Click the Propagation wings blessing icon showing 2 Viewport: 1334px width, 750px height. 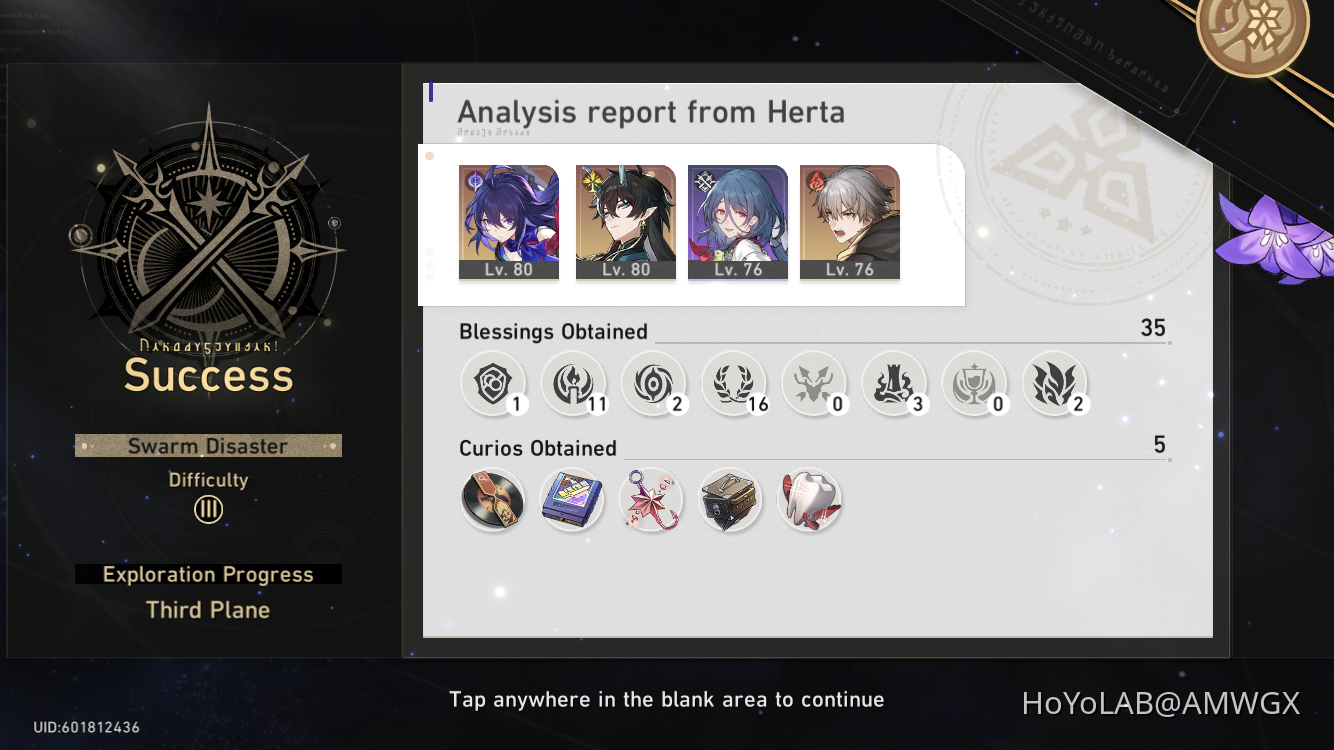[1056, 383]
